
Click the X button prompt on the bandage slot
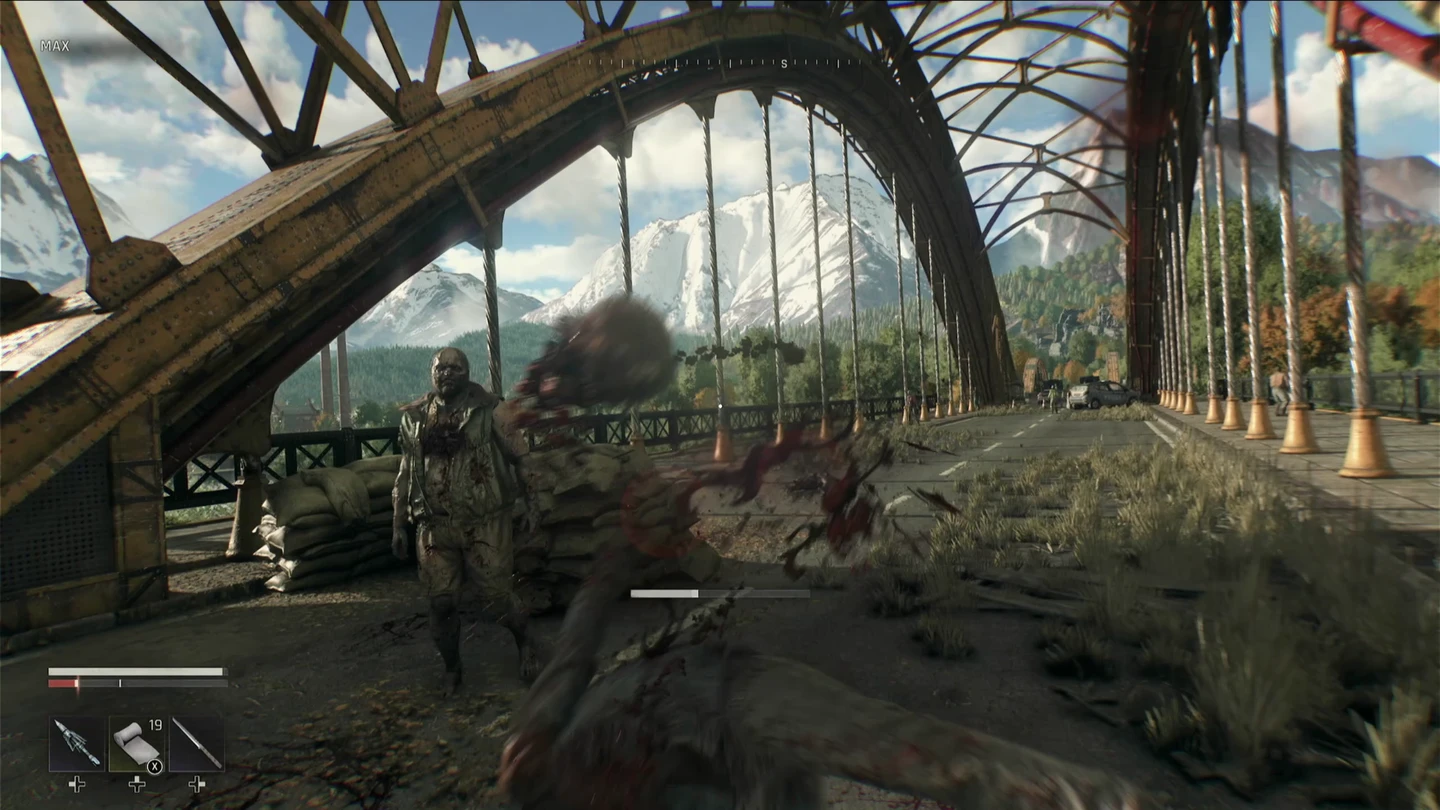(x=154, y=766)
